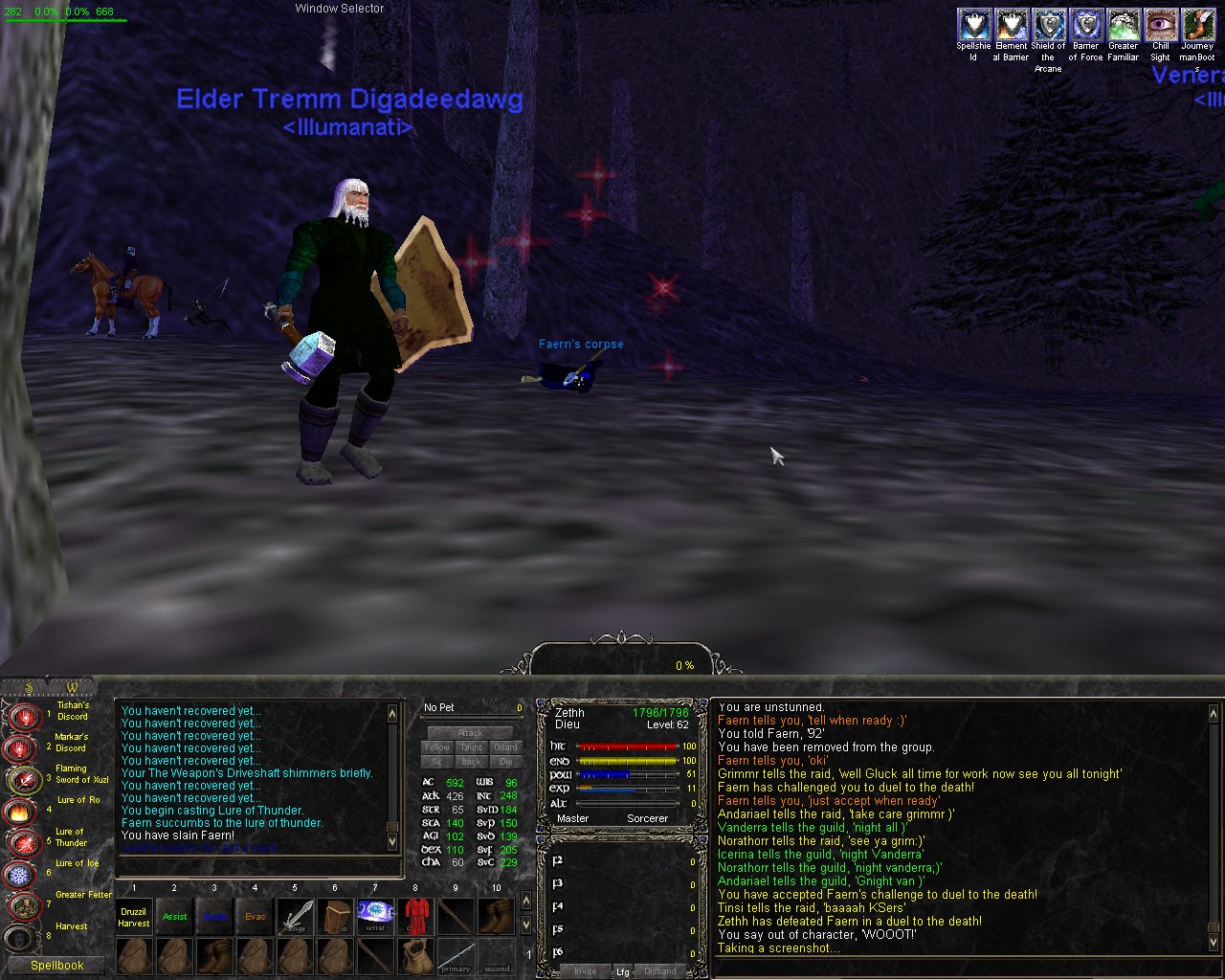Viewport: 1225px width, 980px height.
Task: Activate the Lure of Thunder spell gem
Action: [x=20, y=842]
